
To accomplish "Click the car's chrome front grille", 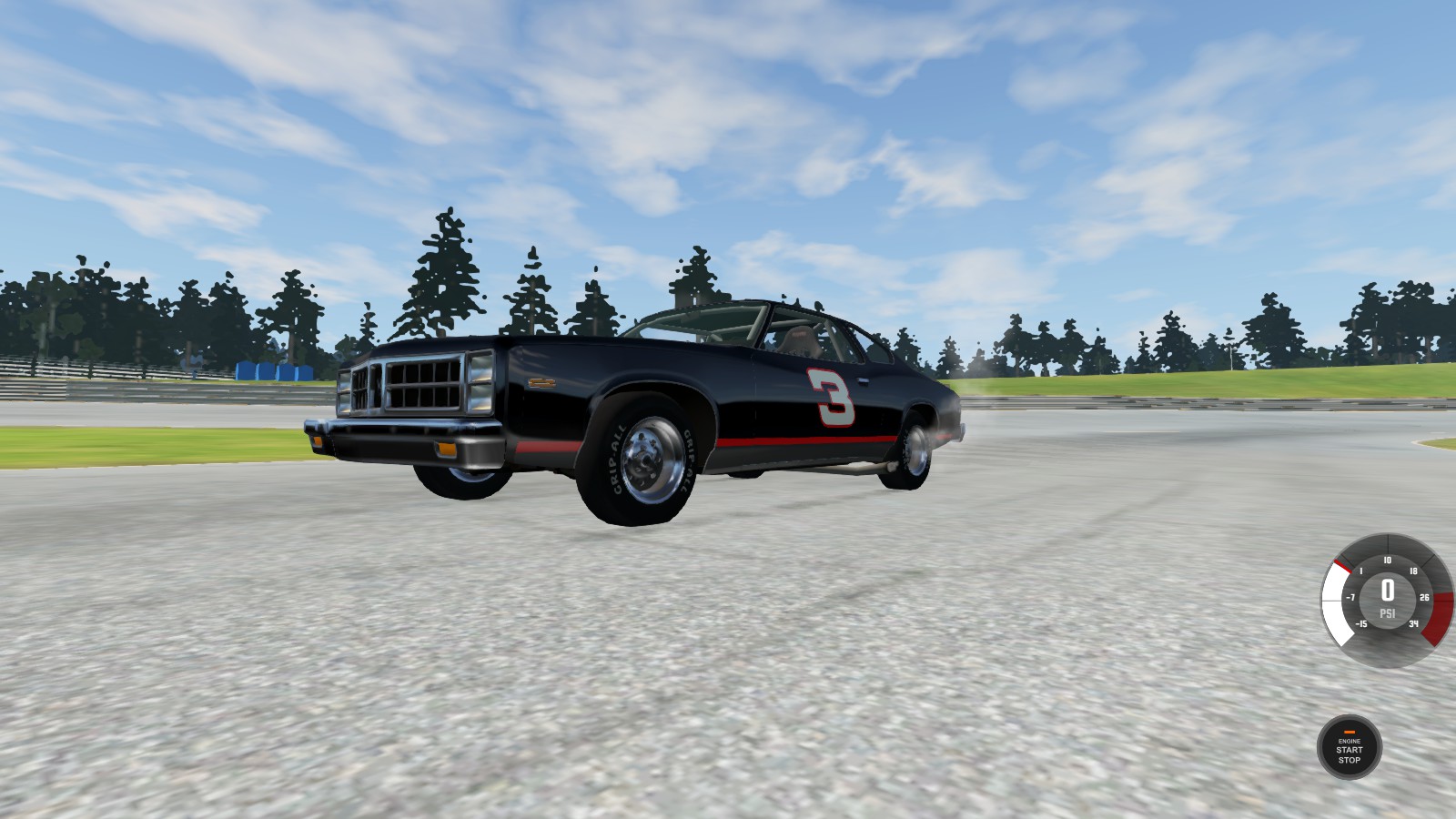I will coord(414,386).
